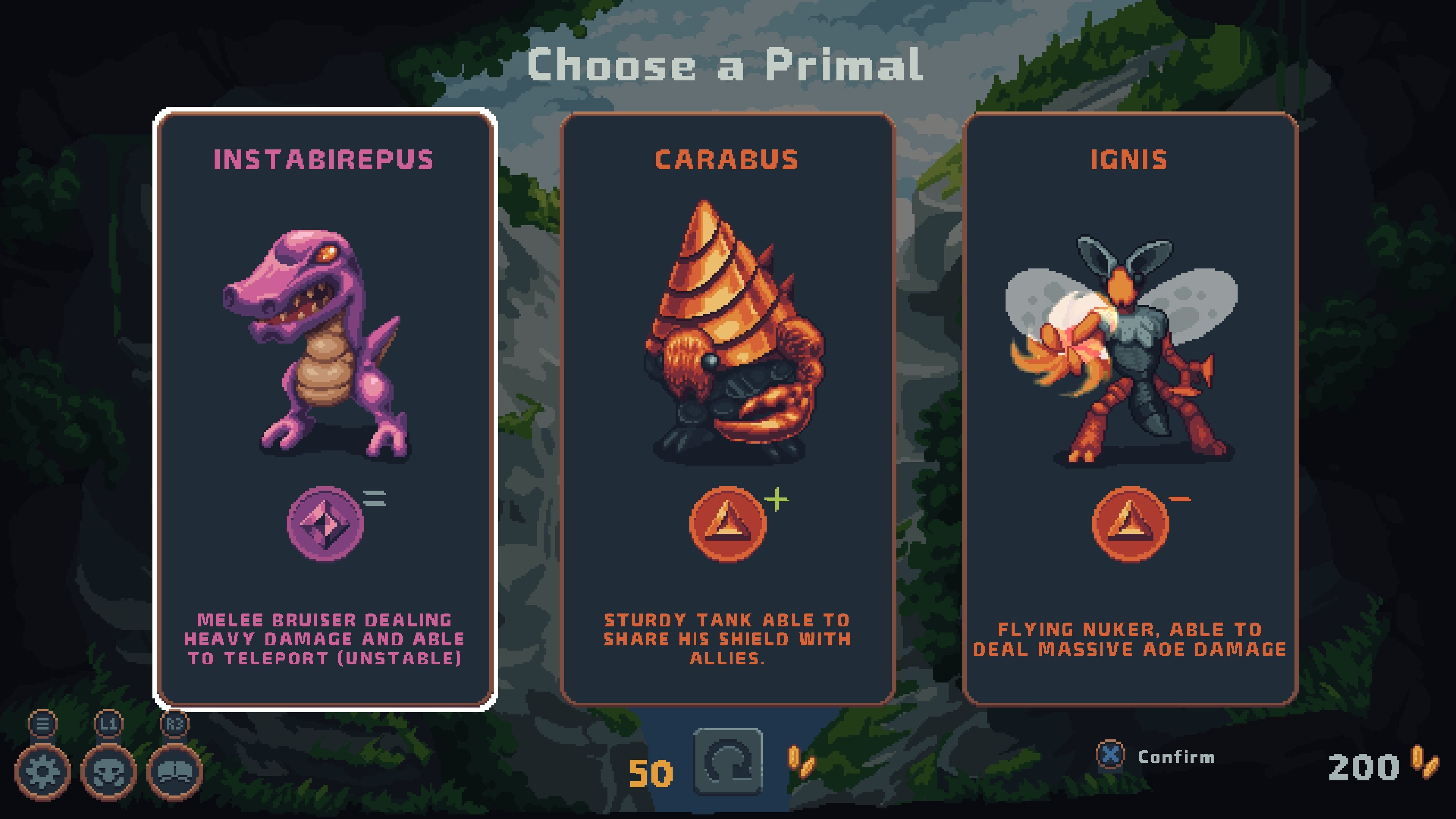This screenshot has width=1456, height=819.
Task: Select the Carabus tank card
Action: pyautogui.click(x=728, y=408)
